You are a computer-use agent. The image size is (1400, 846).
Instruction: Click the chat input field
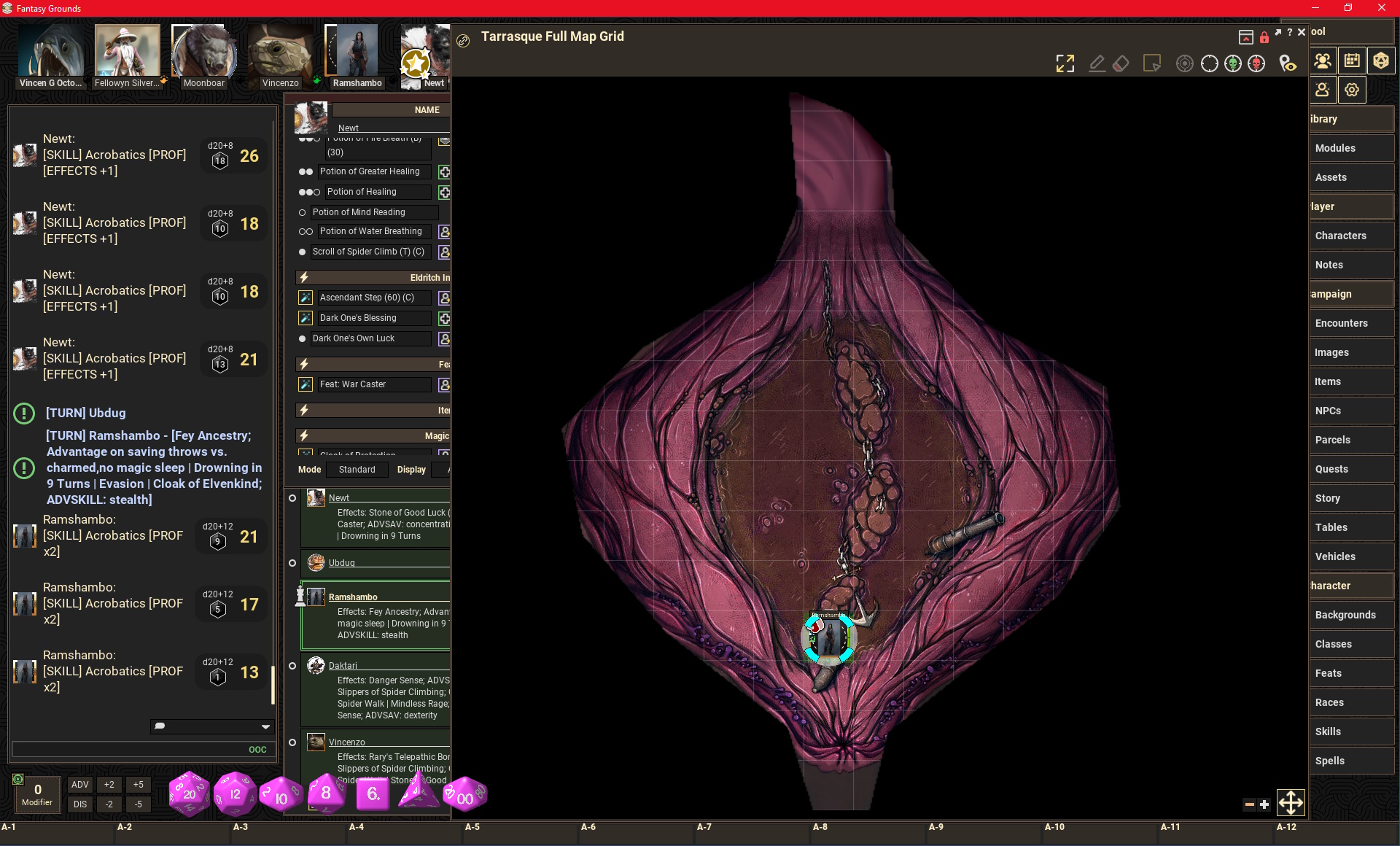click(x=131, y=749)
